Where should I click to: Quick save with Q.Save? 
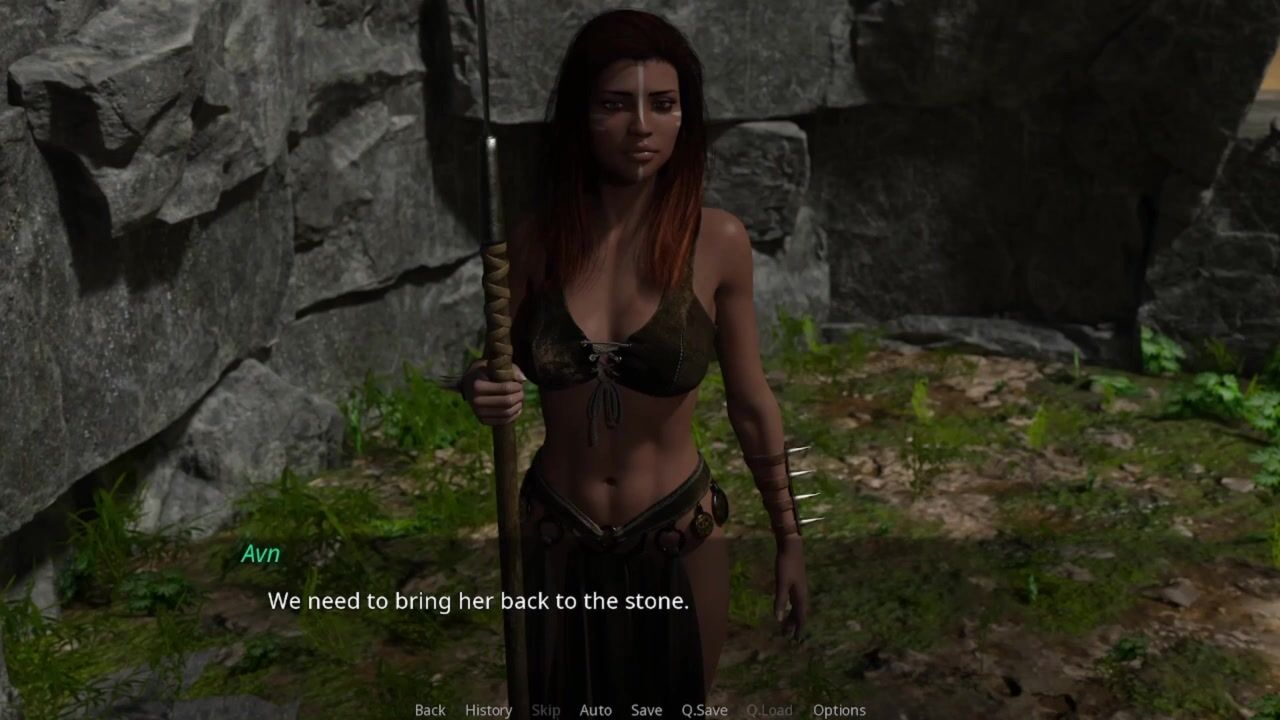(704, 710)
